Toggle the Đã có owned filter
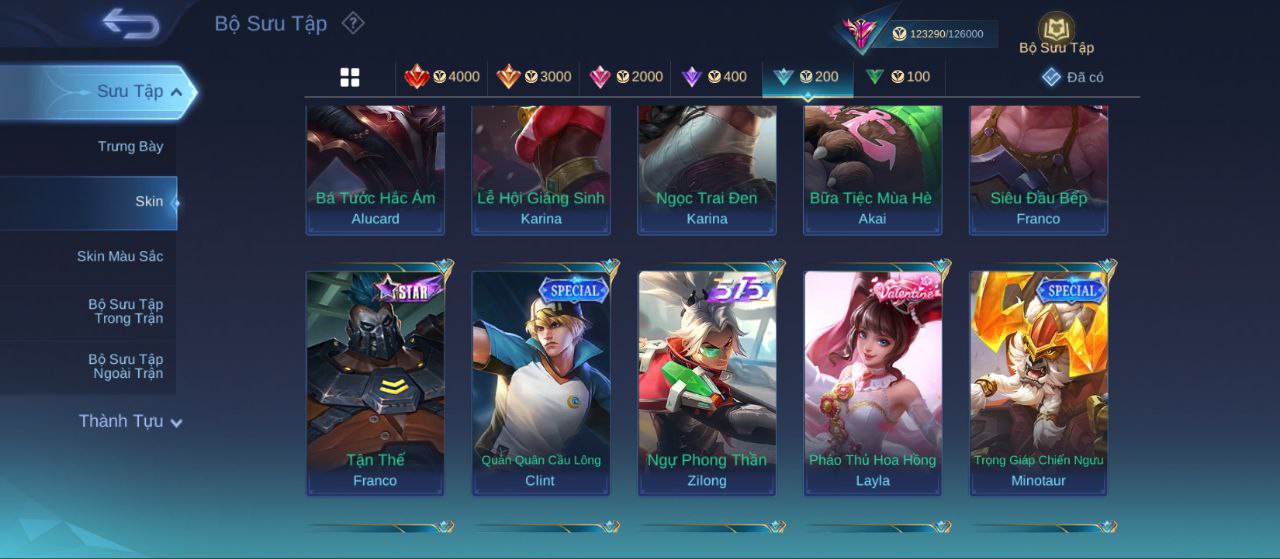 (x=1072, y=77)
